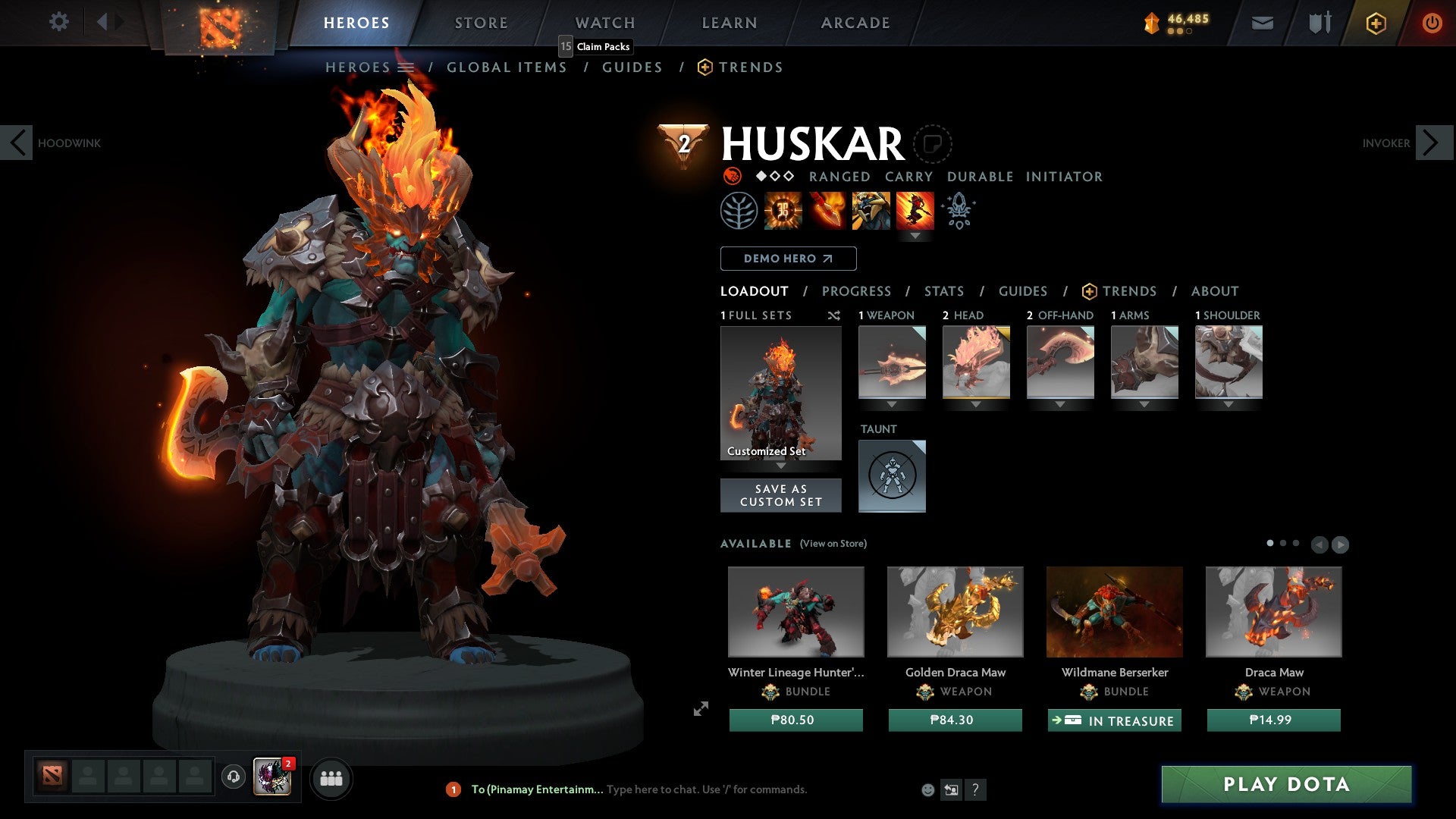The height and width of the screenshot is (819, 1456).
Task: Open the Heroes hamburger menu
Action: [406, 67]
